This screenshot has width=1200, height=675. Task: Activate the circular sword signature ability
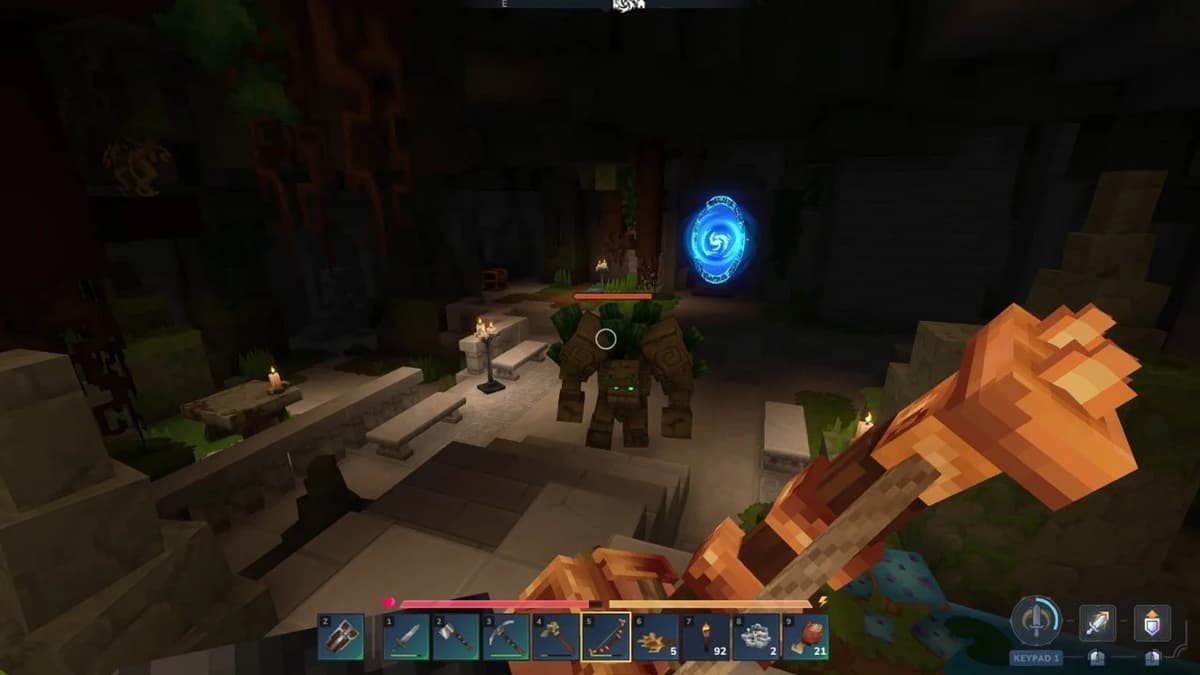click(1035, 621)
